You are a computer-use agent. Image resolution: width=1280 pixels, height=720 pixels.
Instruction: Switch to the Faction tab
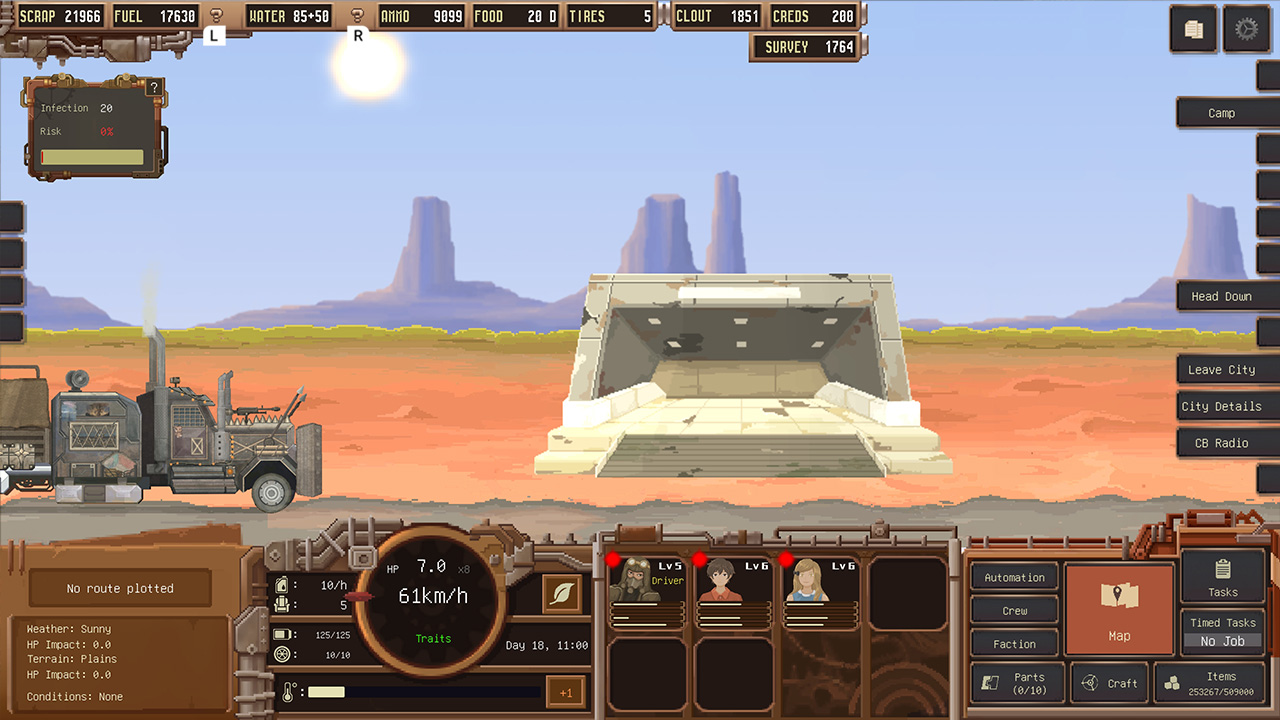click(x=1013, y=643)
